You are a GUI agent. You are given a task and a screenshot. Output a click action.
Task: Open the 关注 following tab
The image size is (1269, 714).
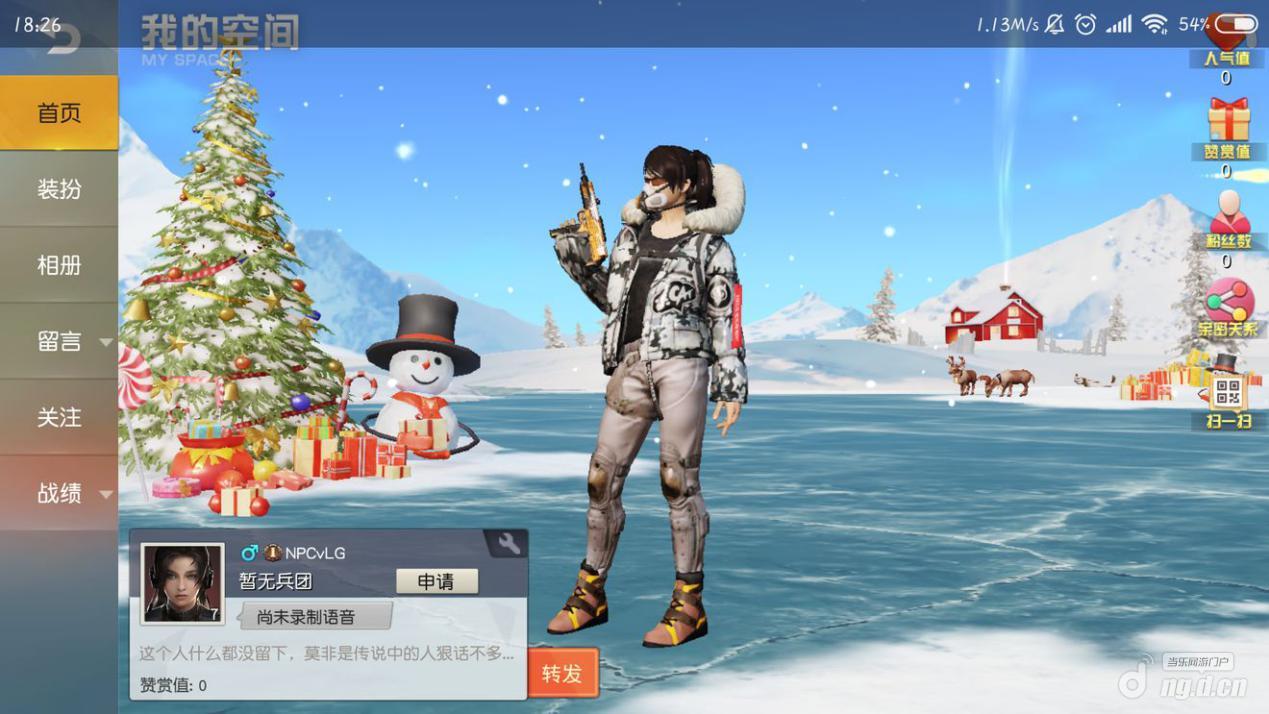pos(59,417)
